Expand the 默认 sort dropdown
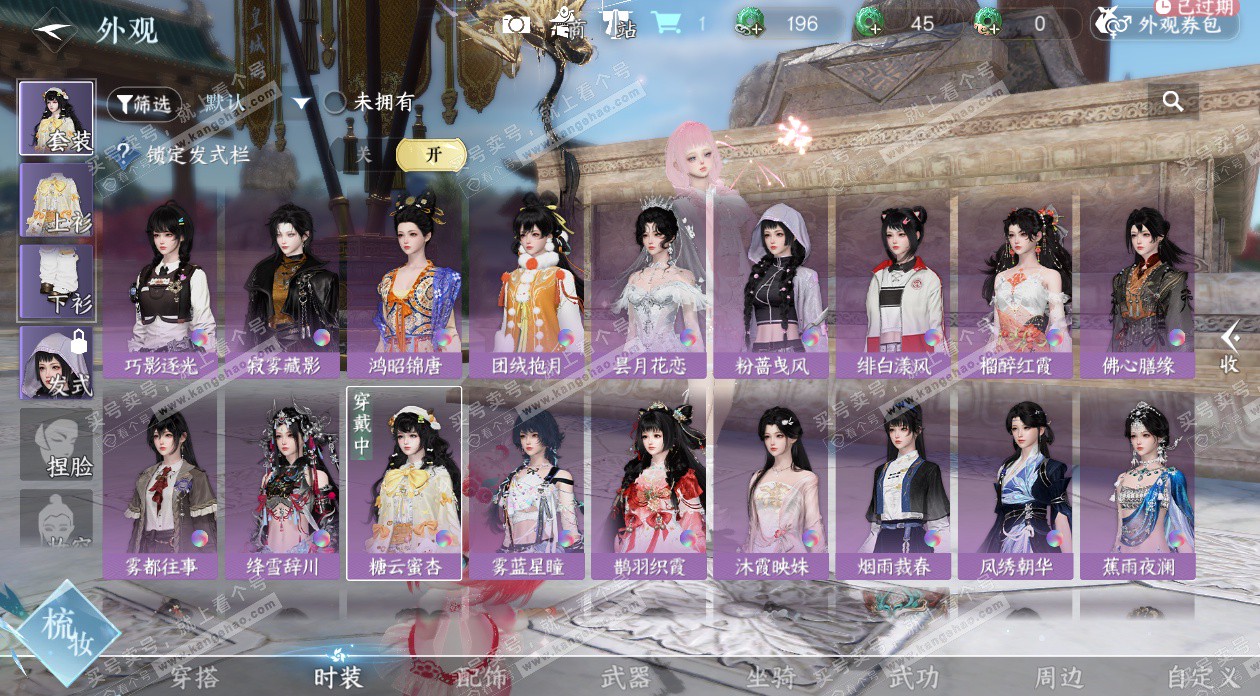Screen dimensions: 1260x696 [300, 103]
